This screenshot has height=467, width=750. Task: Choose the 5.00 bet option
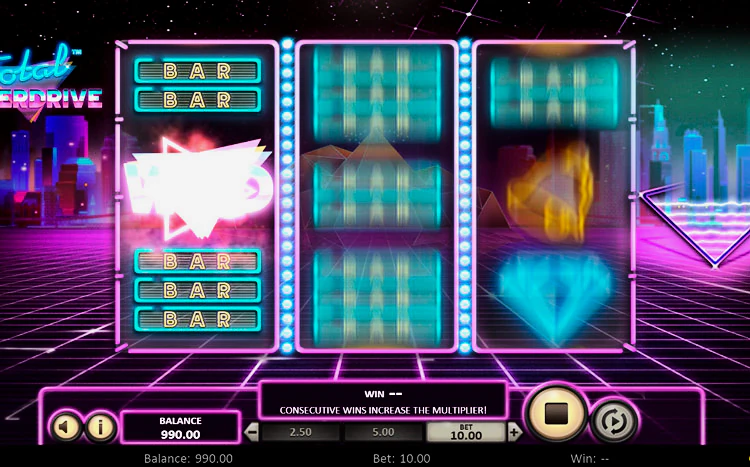(x=384, y=432)
